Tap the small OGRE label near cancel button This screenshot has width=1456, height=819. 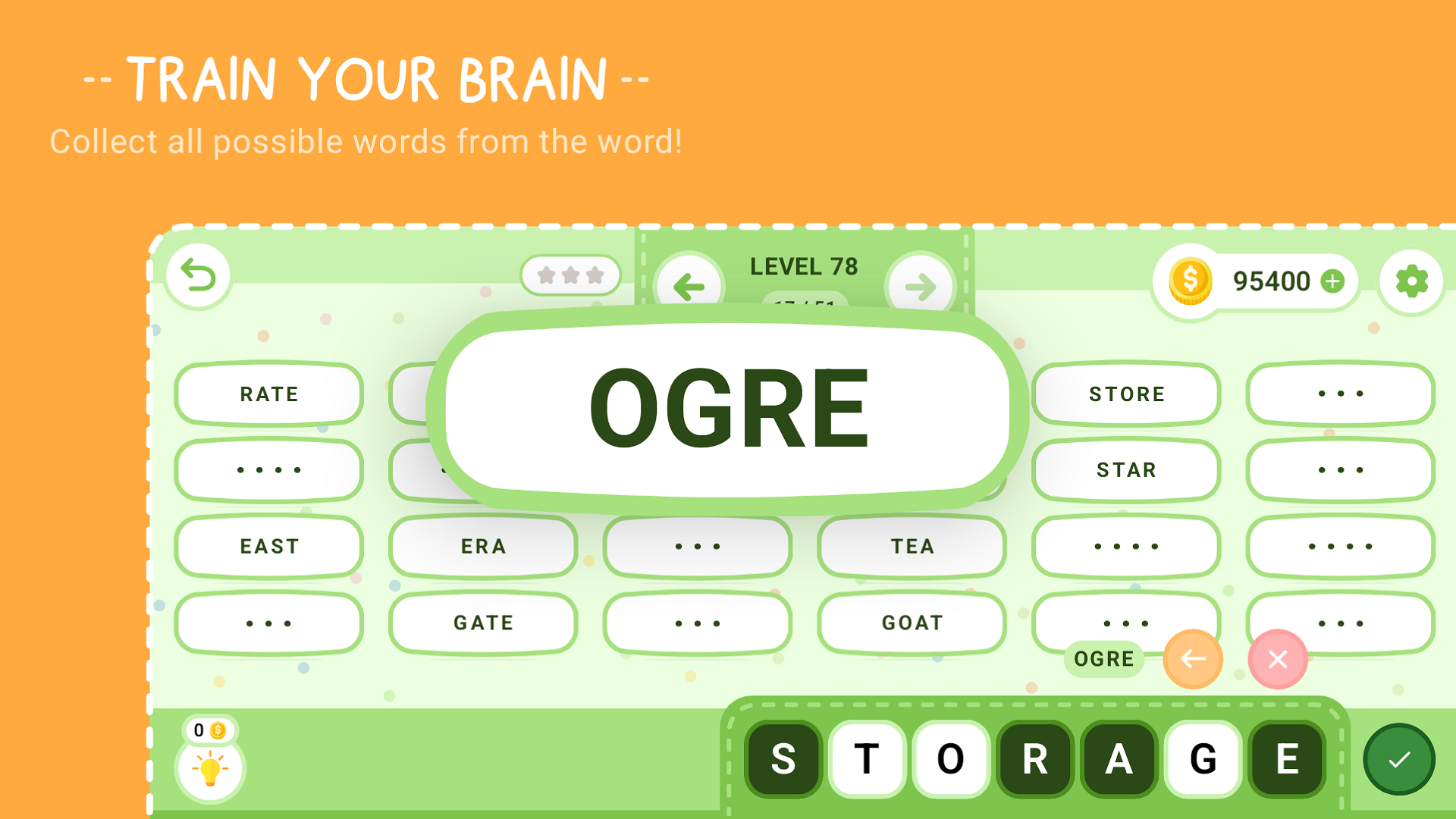(x=1103, y=660)
